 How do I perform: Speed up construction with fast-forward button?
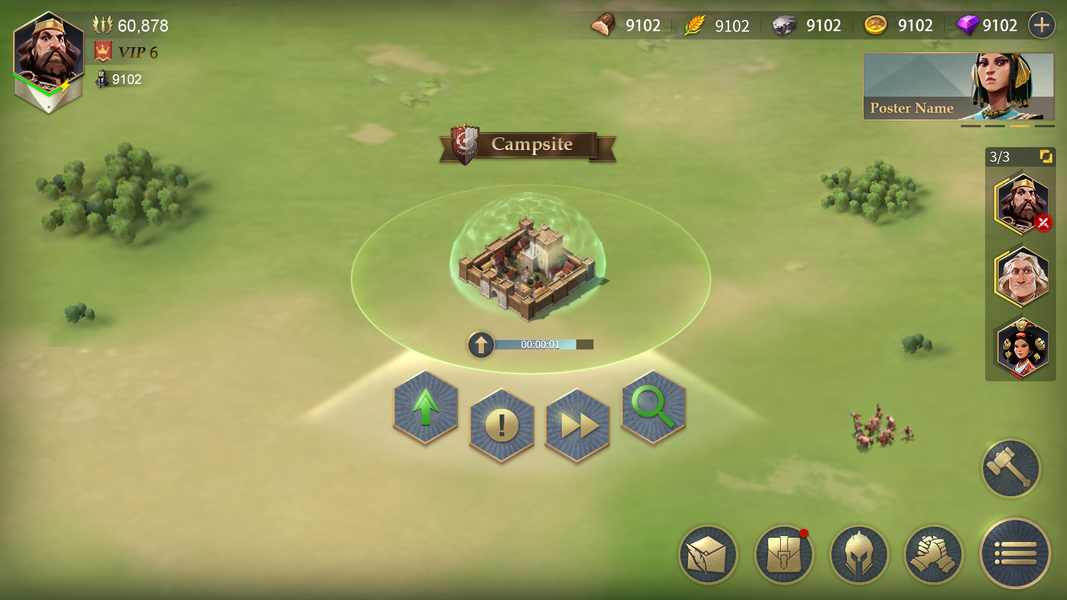point(578,426)
